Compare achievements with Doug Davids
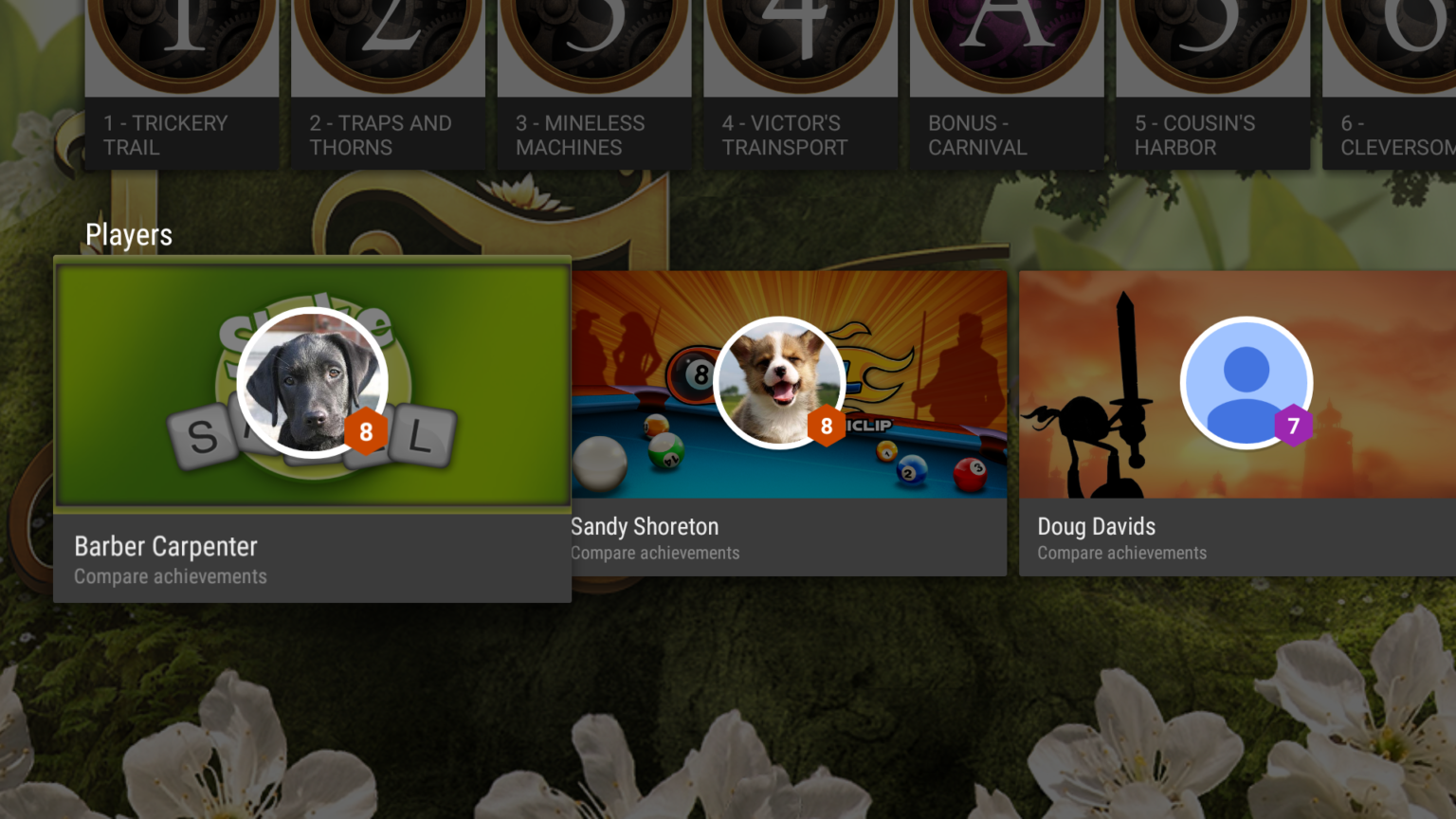Screen dimensions: 1456x819 (1122, 553)
